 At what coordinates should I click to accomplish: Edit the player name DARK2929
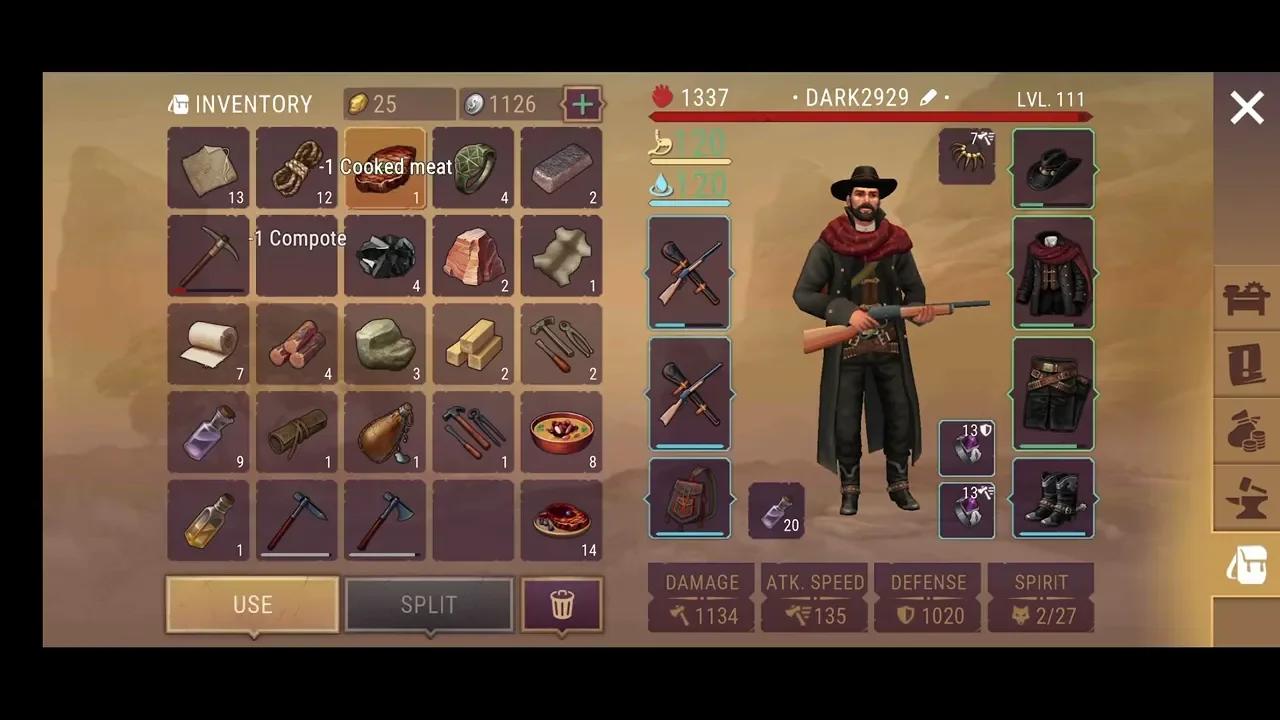pyautogui.click(x=928, y=98)
